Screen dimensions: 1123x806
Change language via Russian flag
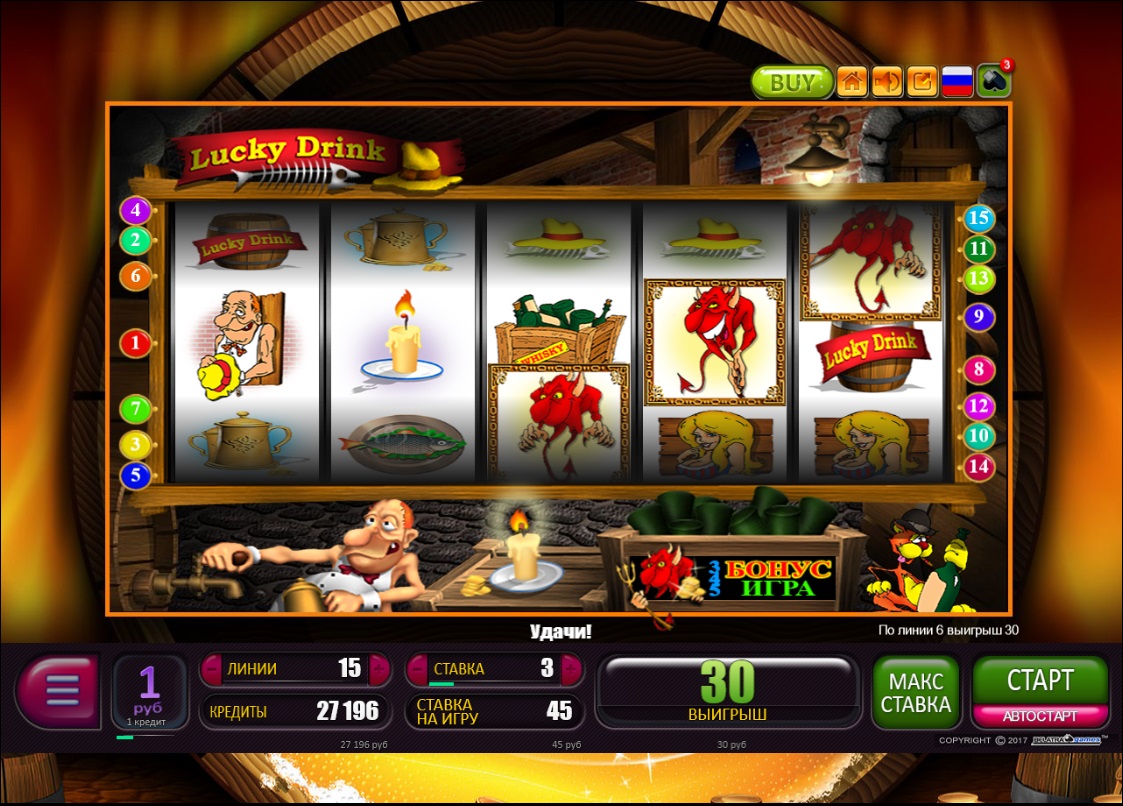pos(957,82)
